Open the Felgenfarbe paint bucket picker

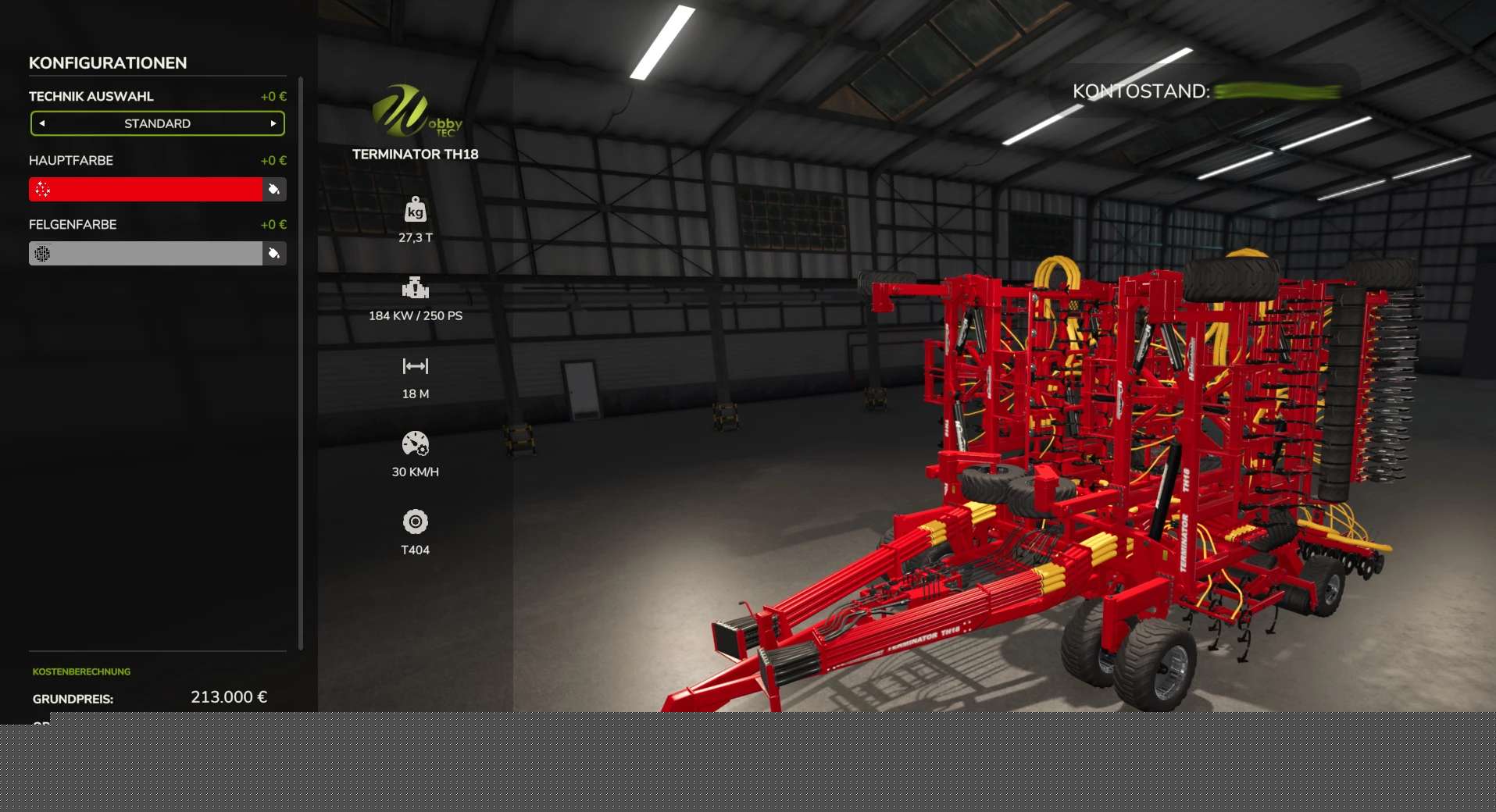click(x=274, y=253)
